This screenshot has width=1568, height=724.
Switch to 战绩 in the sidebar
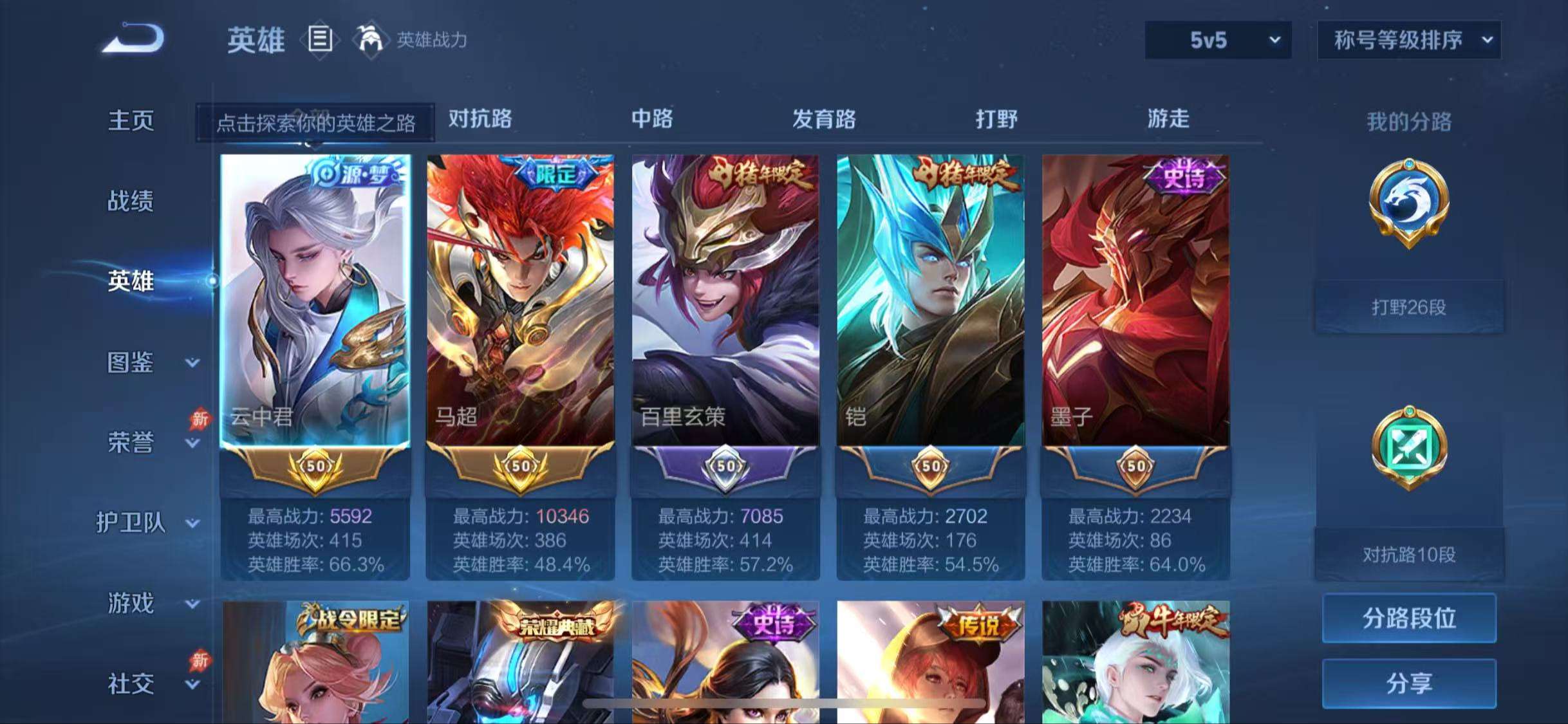131,201
